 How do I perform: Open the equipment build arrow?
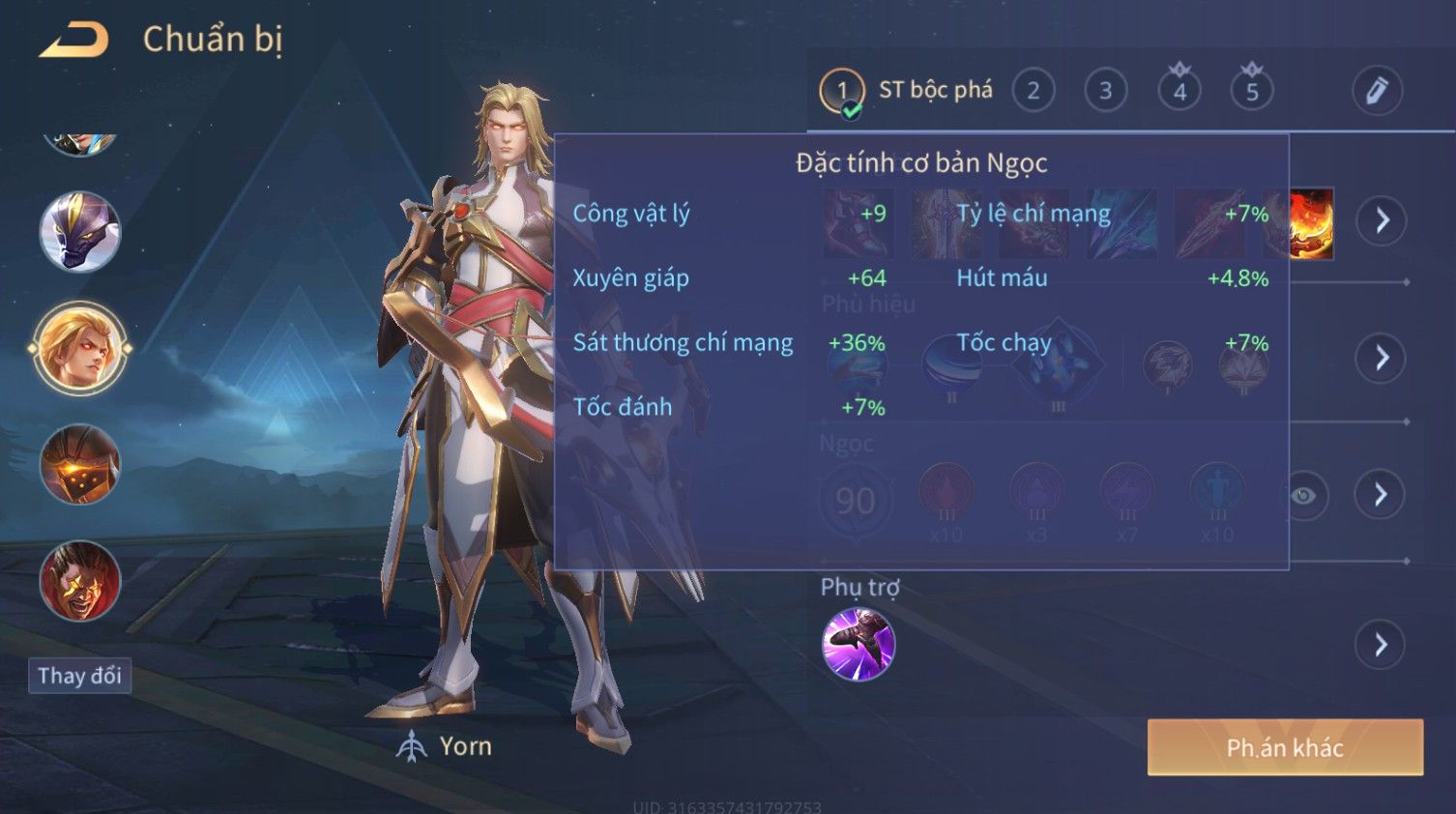click(x=1382, y=221)
